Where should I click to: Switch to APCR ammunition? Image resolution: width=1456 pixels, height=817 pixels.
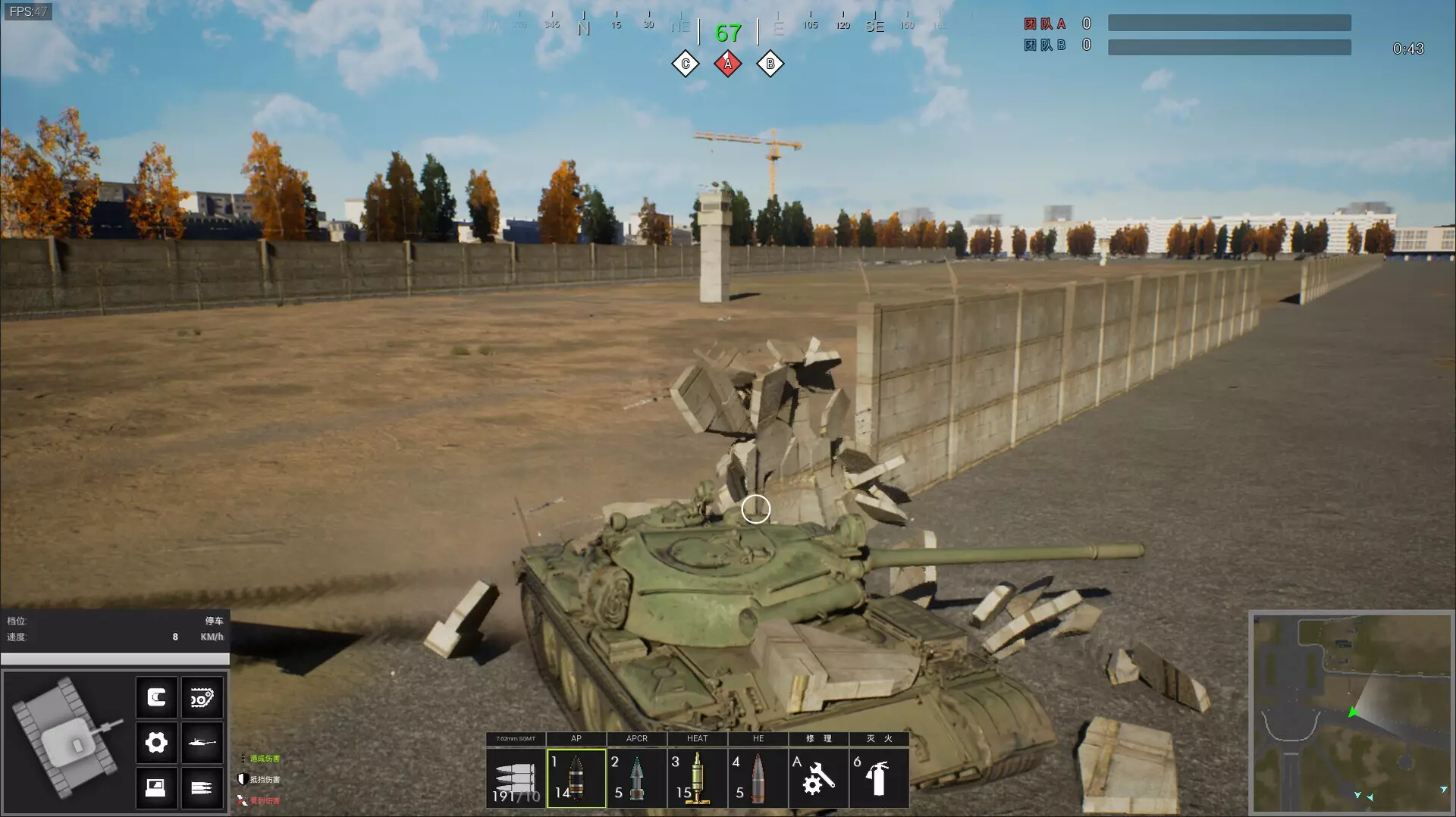(637, 778)
